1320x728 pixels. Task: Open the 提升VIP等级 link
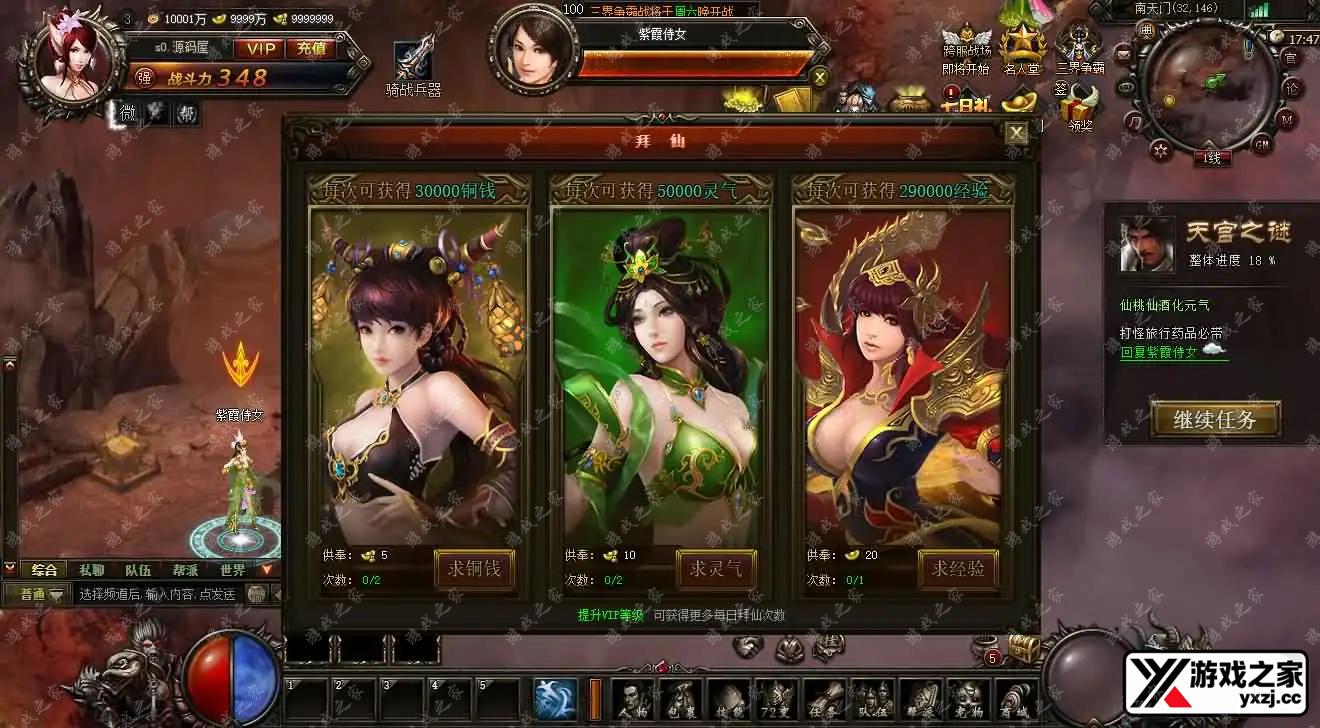(610, 616)
